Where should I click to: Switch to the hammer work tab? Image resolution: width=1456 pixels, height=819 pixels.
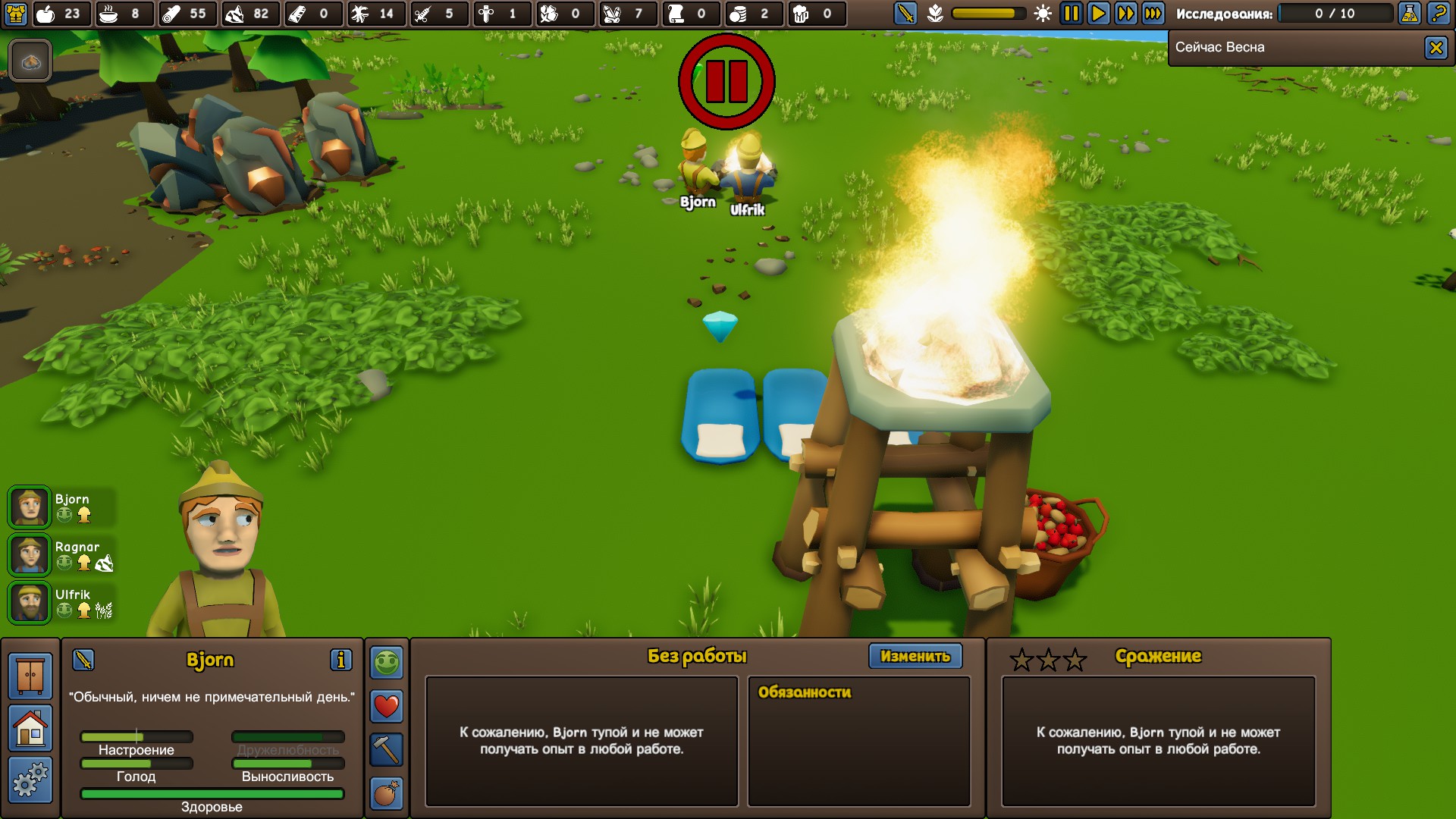386,750
